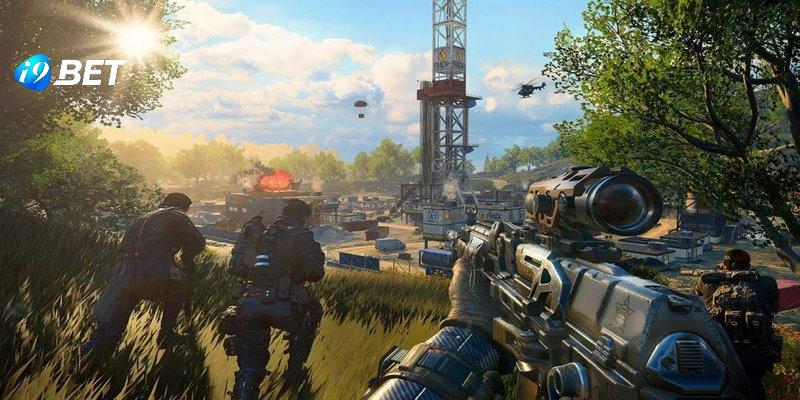The height and width of the screenshot is (400, 800).
Task: Click the i9BET logo watermark
Action: coord(68,72)
